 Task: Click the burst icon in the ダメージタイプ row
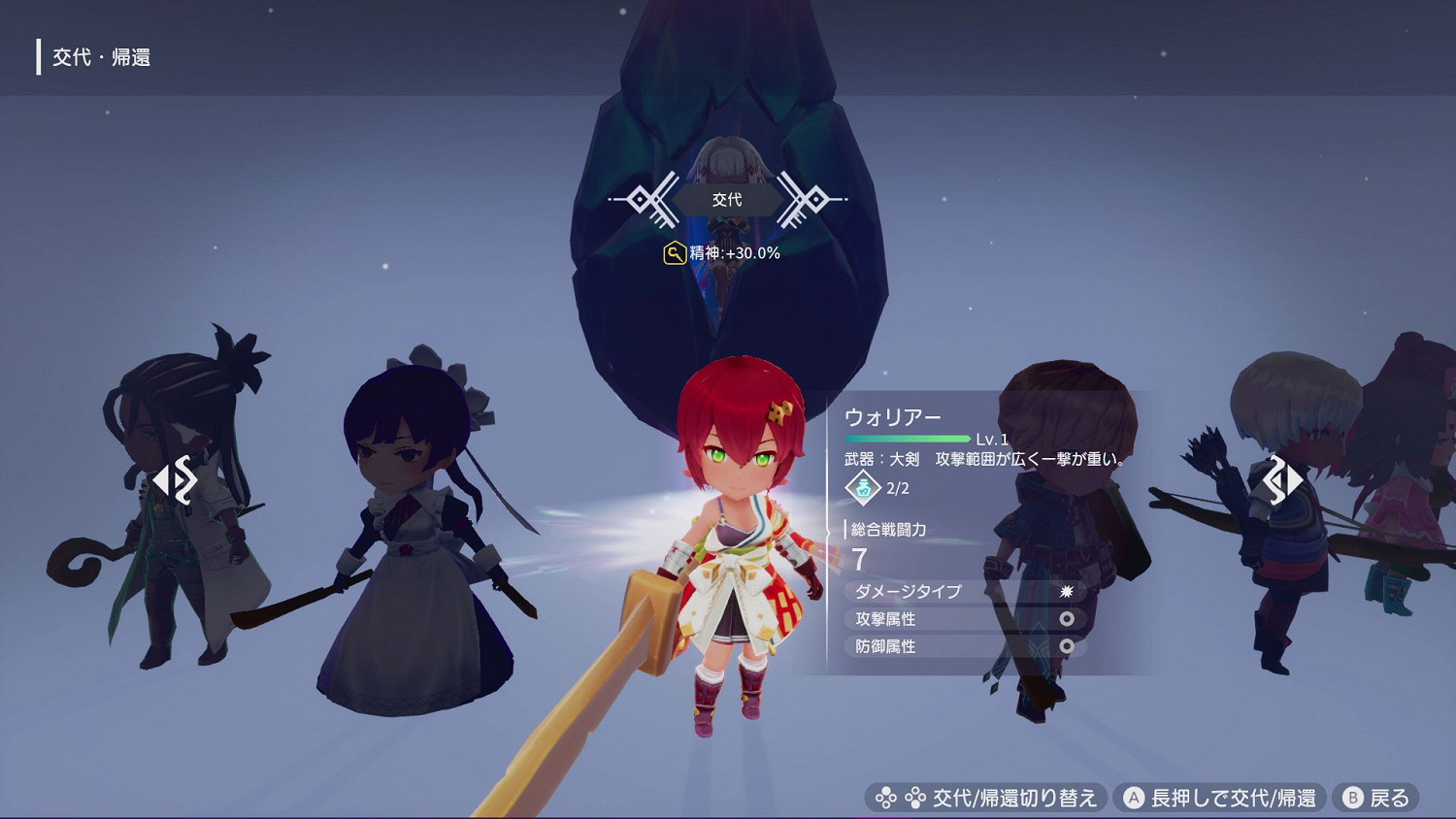(1068, 592)
